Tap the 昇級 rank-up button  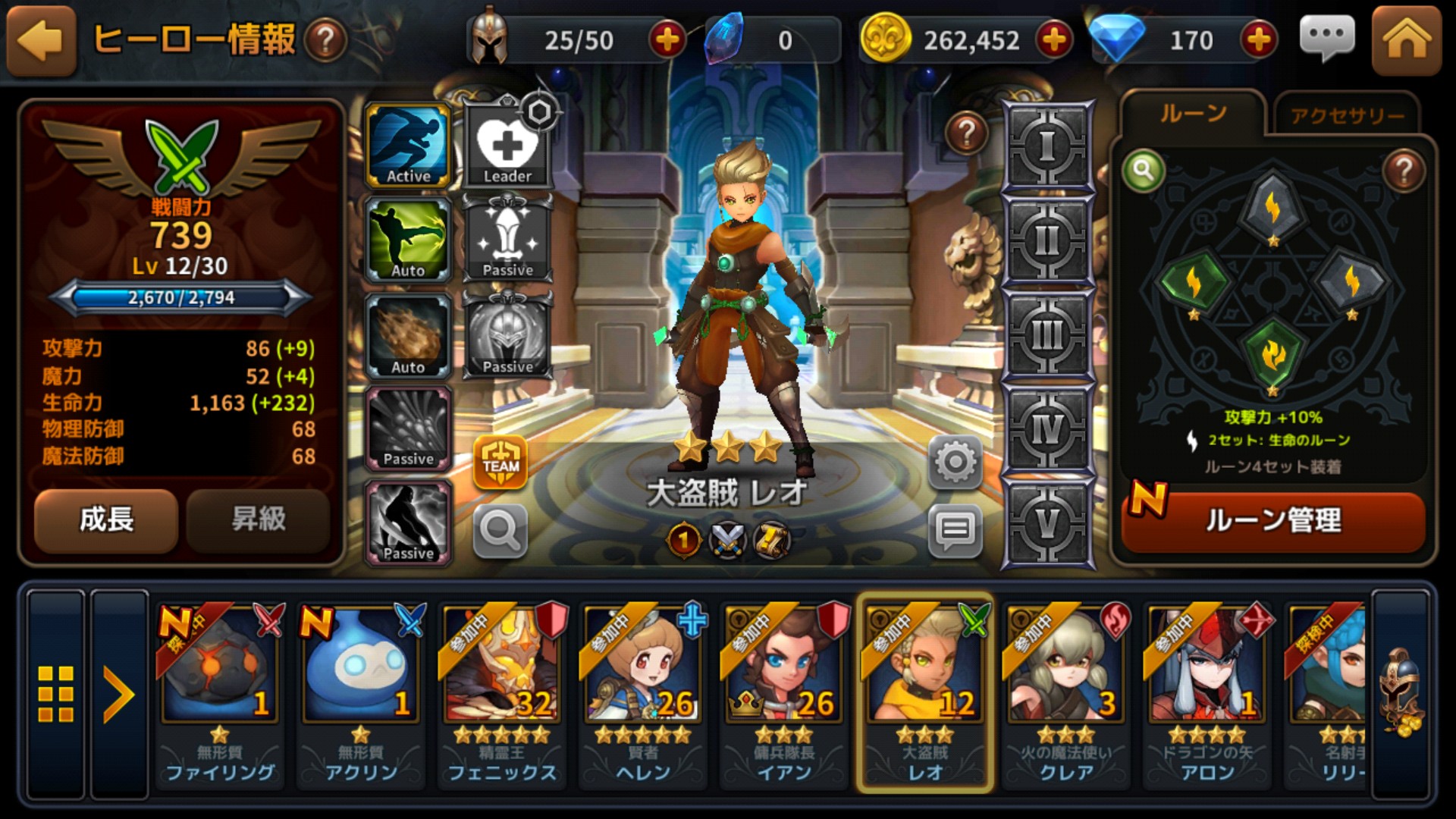coord(259,520)
